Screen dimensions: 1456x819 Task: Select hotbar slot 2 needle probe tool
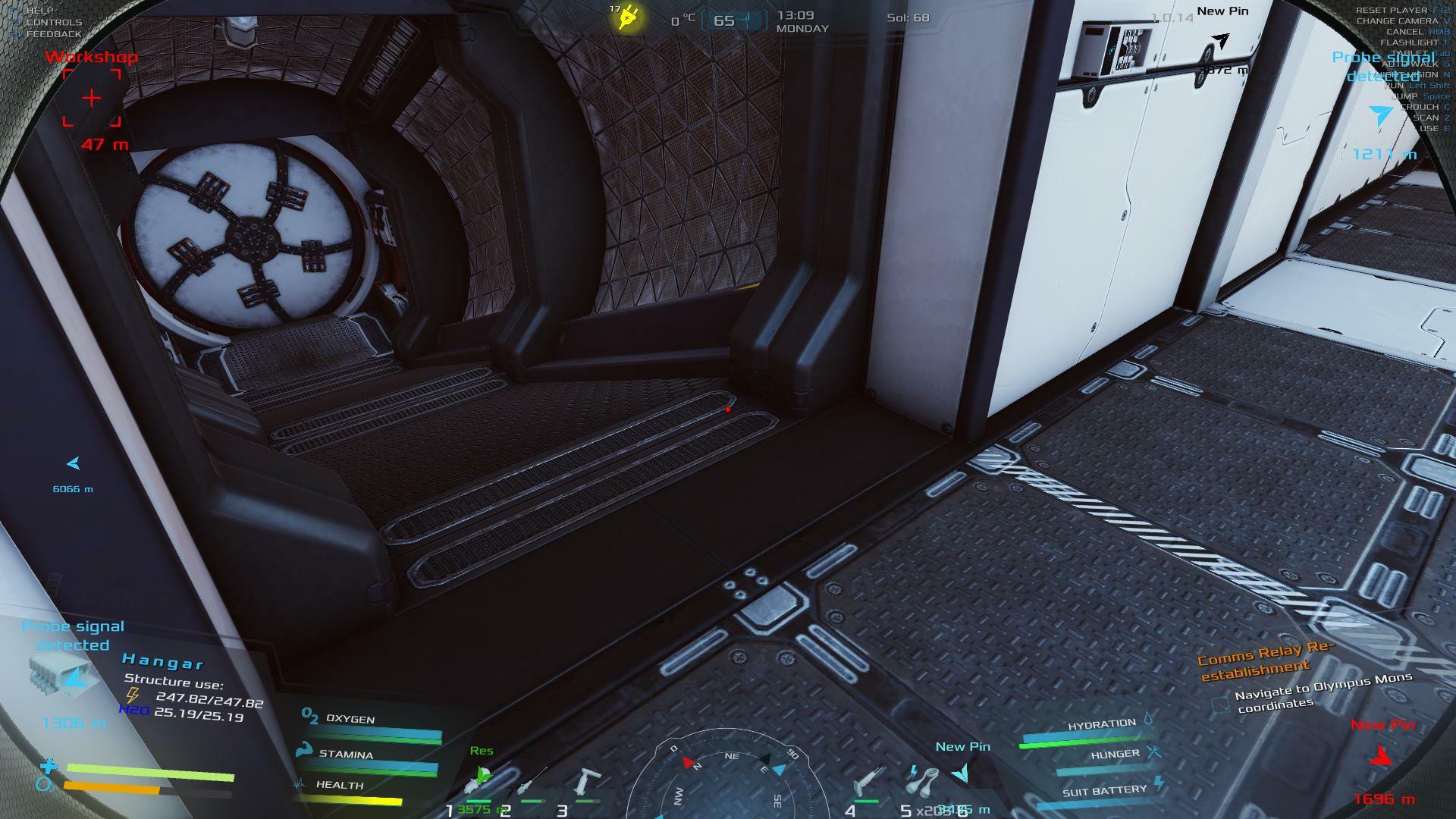click(531, 781)
